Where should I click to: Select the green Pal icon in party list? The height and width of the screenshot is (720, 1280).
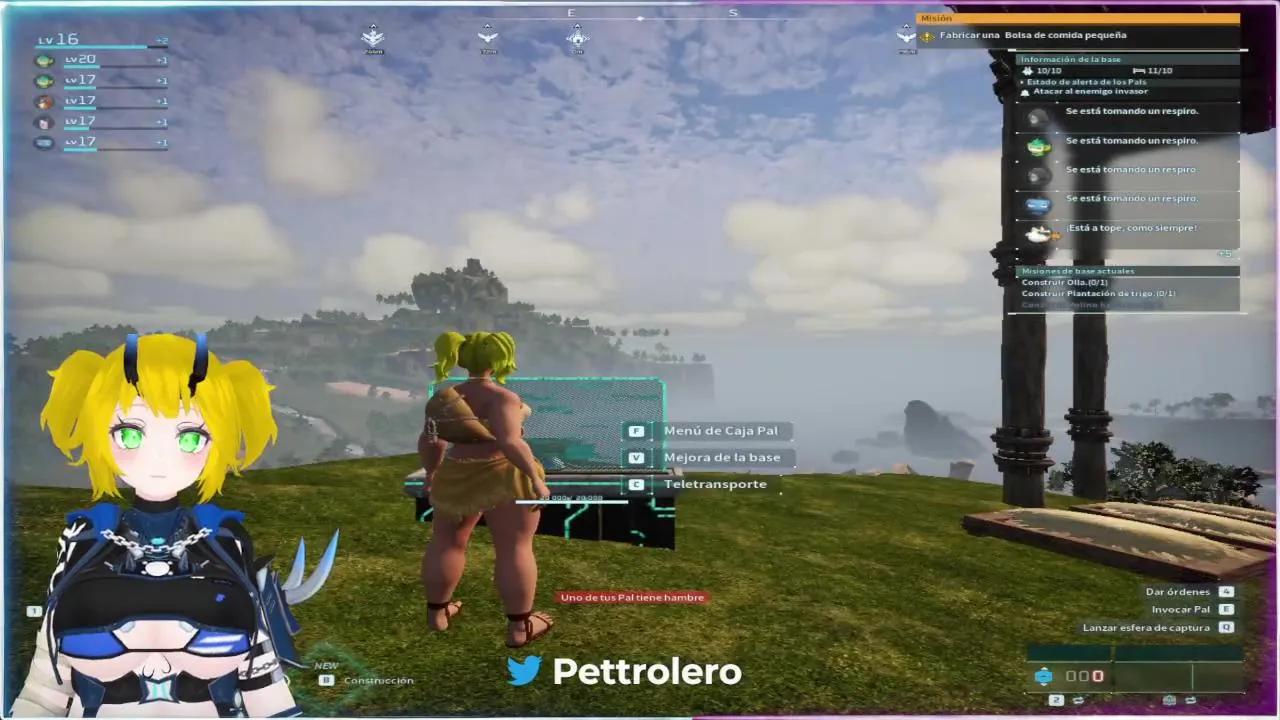[x=44, y=59]
